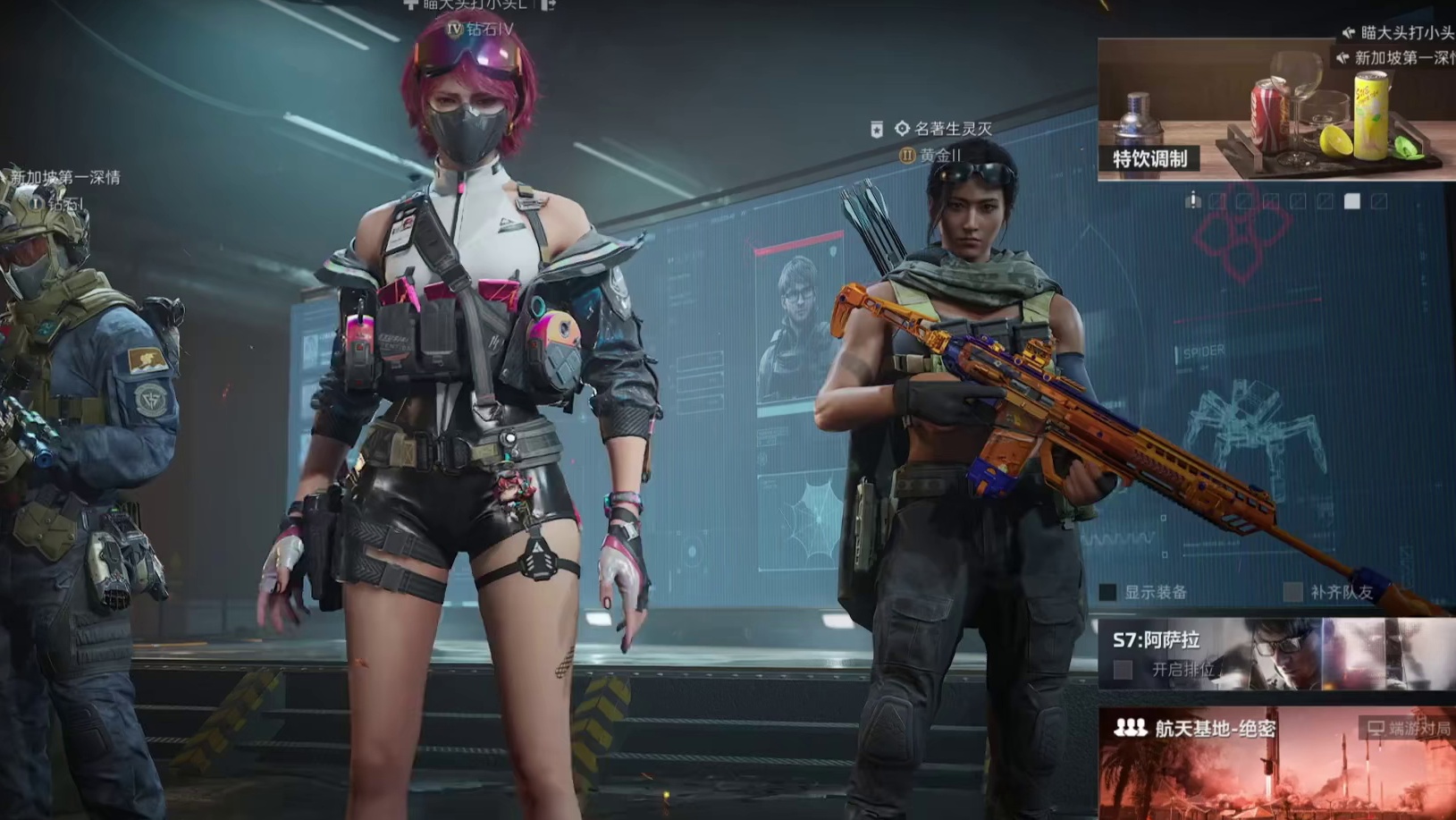Click the badge icon left of 名著生灵灭
This screenshot has width=1456, height=820.
pyautogui.click(x=877, y=130)
